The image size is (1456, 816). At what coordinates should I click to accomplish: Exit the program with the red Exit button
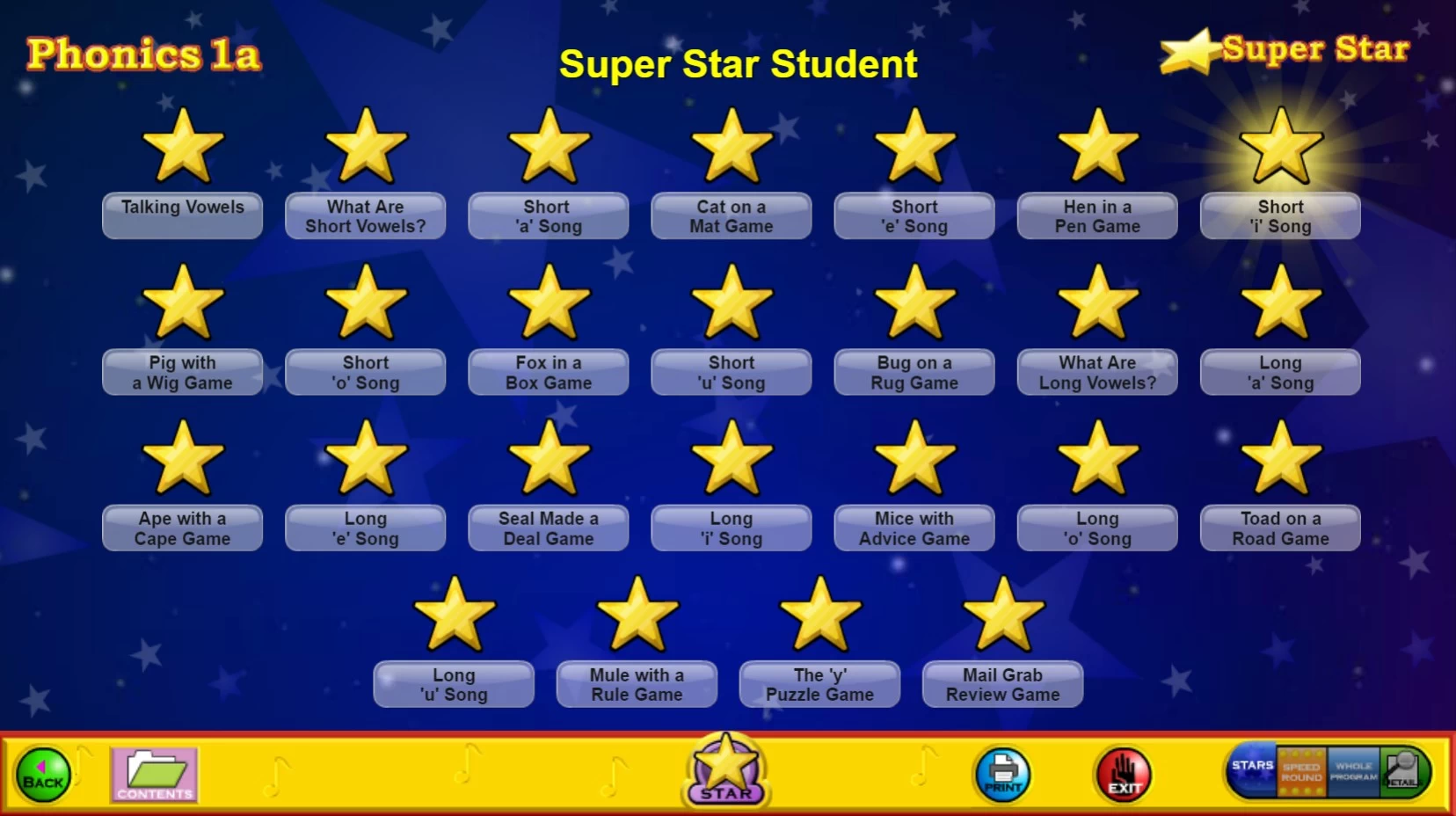[x=1123, y=775]
